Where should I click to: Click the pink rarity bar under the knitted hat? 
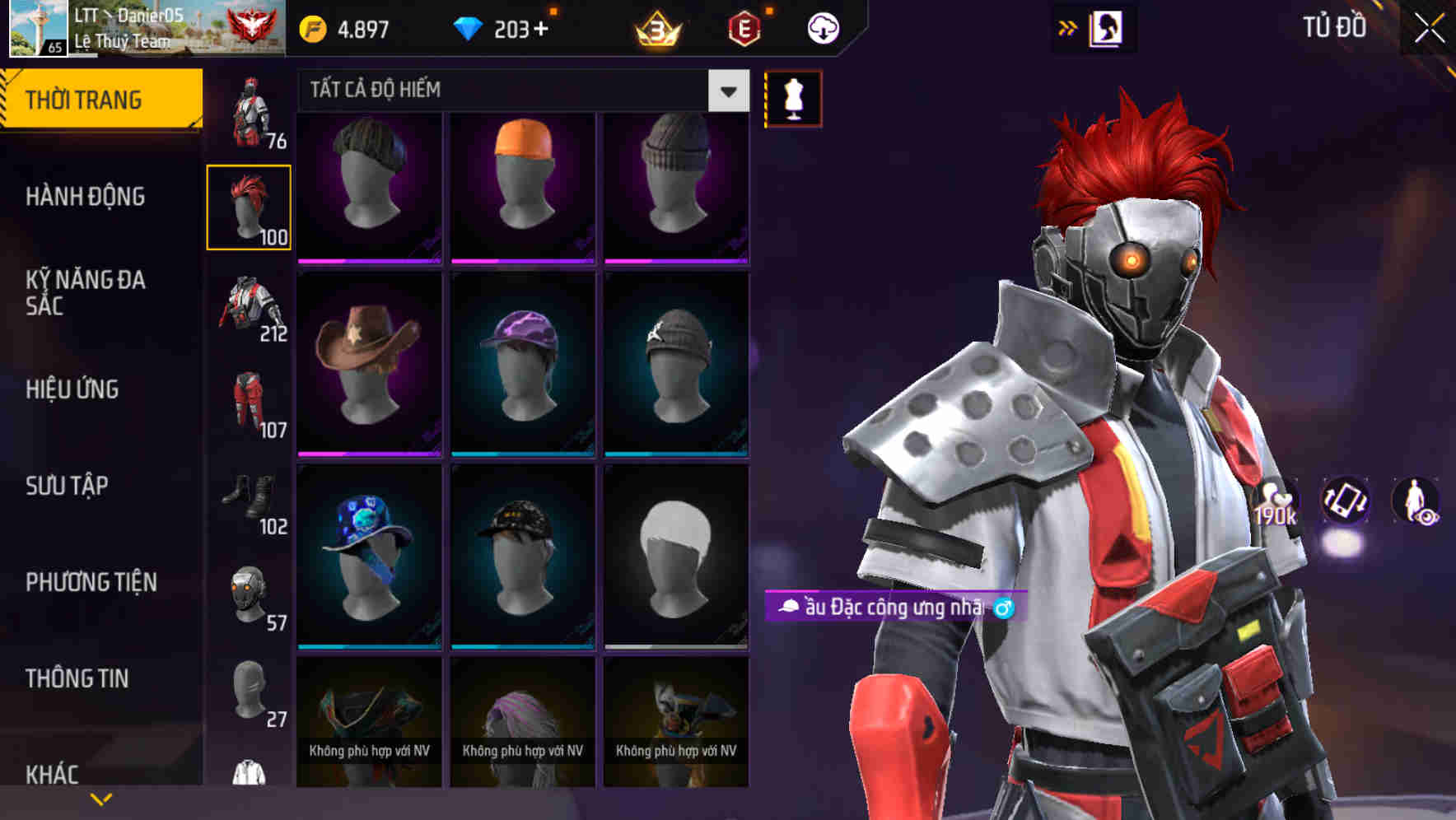point(369,259)
